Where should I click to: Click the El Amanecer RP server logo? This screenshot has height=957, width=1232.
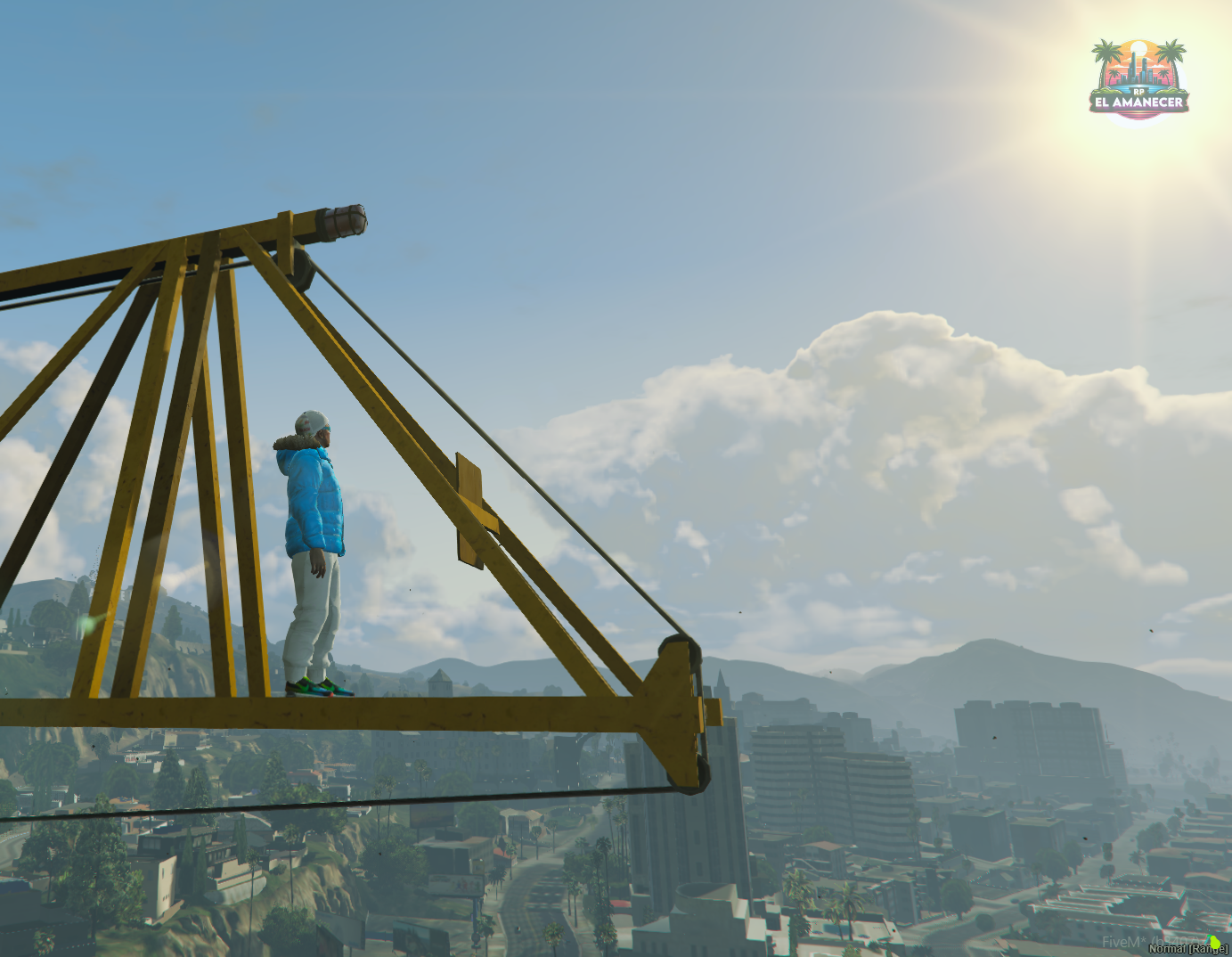[1138, 78]
